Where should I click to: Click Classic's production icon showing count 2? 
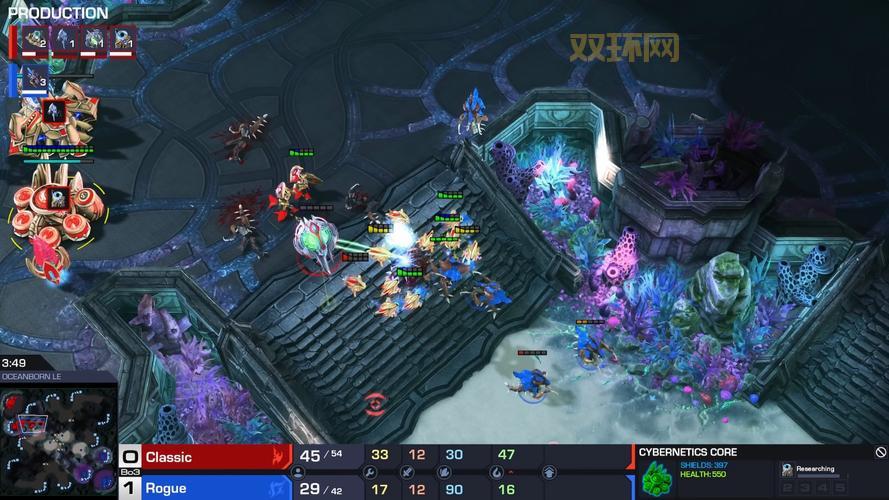tap(36, 40)
